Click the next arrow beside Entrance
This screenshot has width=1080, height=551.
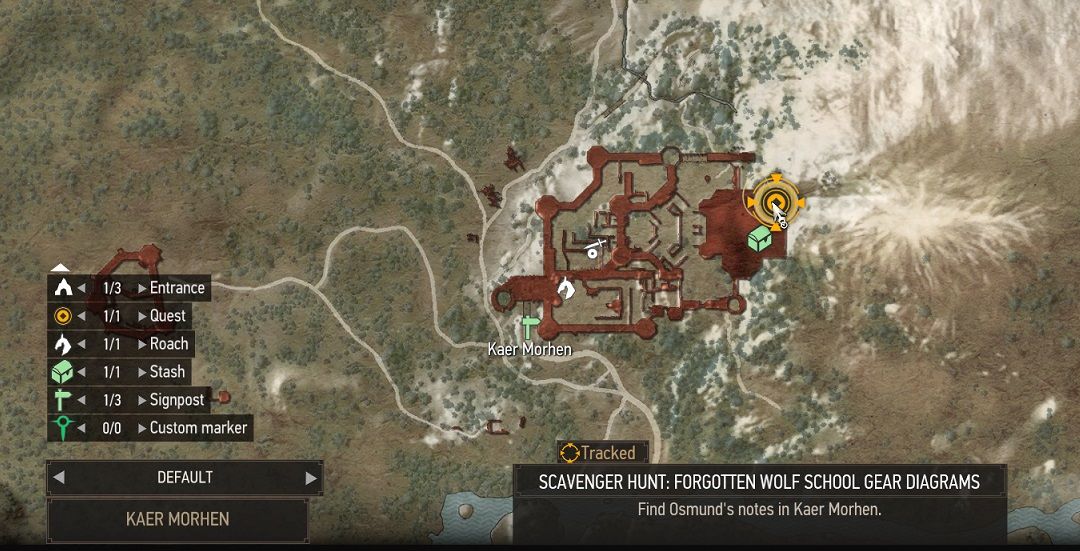click(142, 288)
